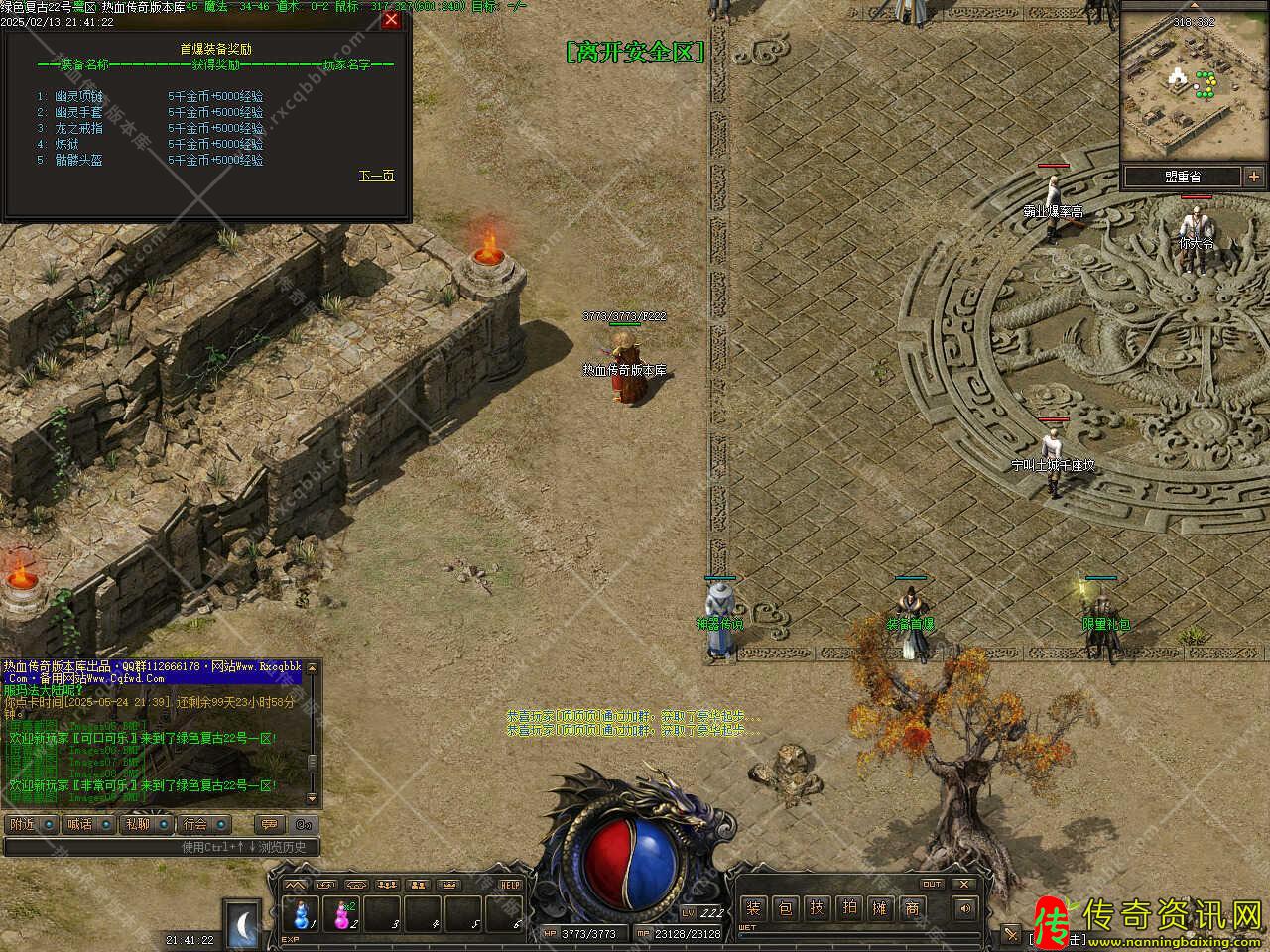Switch chat to the 附近 (nearby) channel
The image size is (1270, 952).
click(32, 824)
